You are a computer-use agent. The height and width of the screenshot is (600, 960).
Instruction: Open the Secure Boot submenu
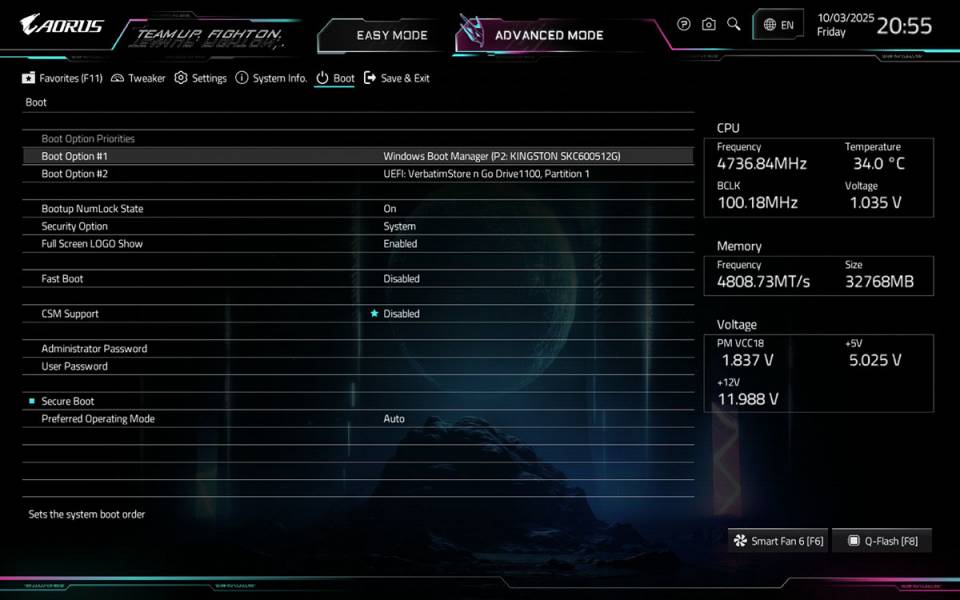point(68,401)
